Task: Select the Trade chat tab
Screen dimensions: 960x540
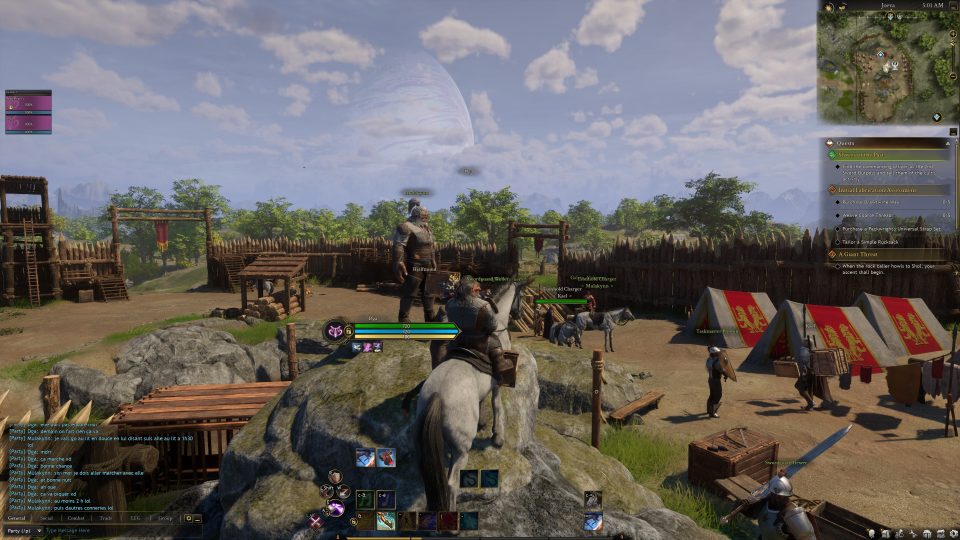Action: (105, 518)
